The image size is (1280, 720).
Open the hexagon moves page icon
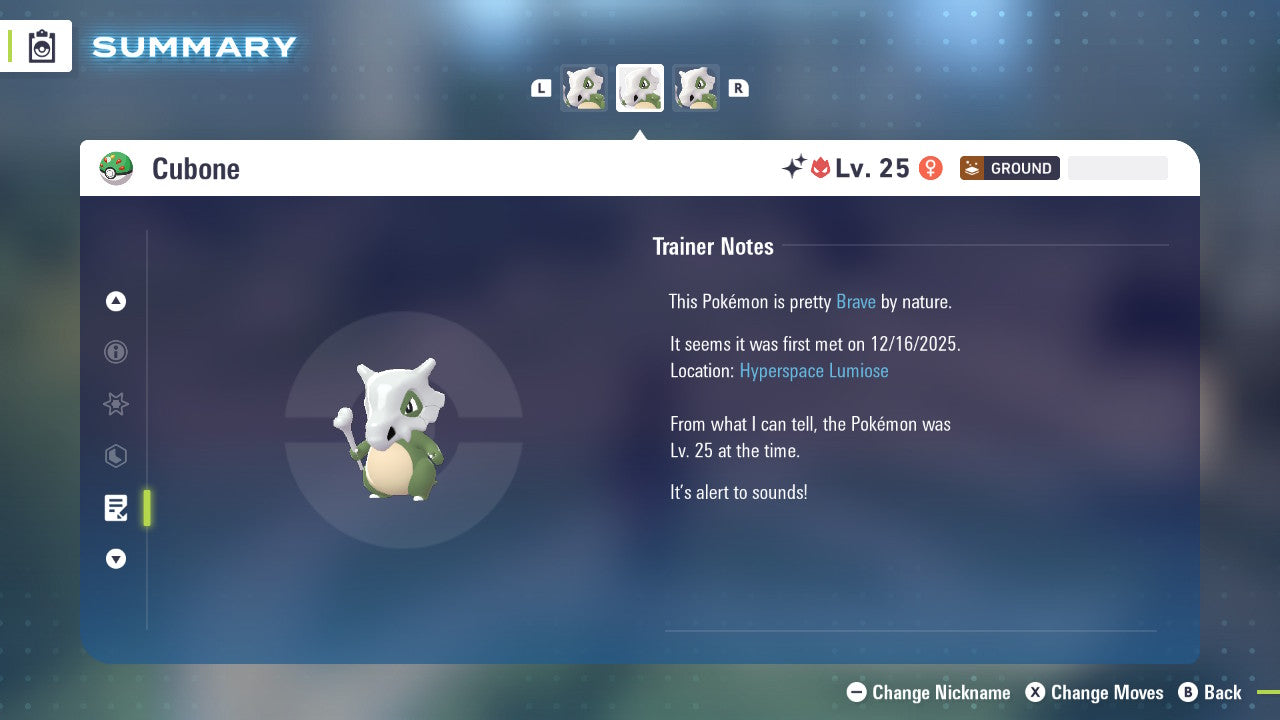click(x=115, y=456)
